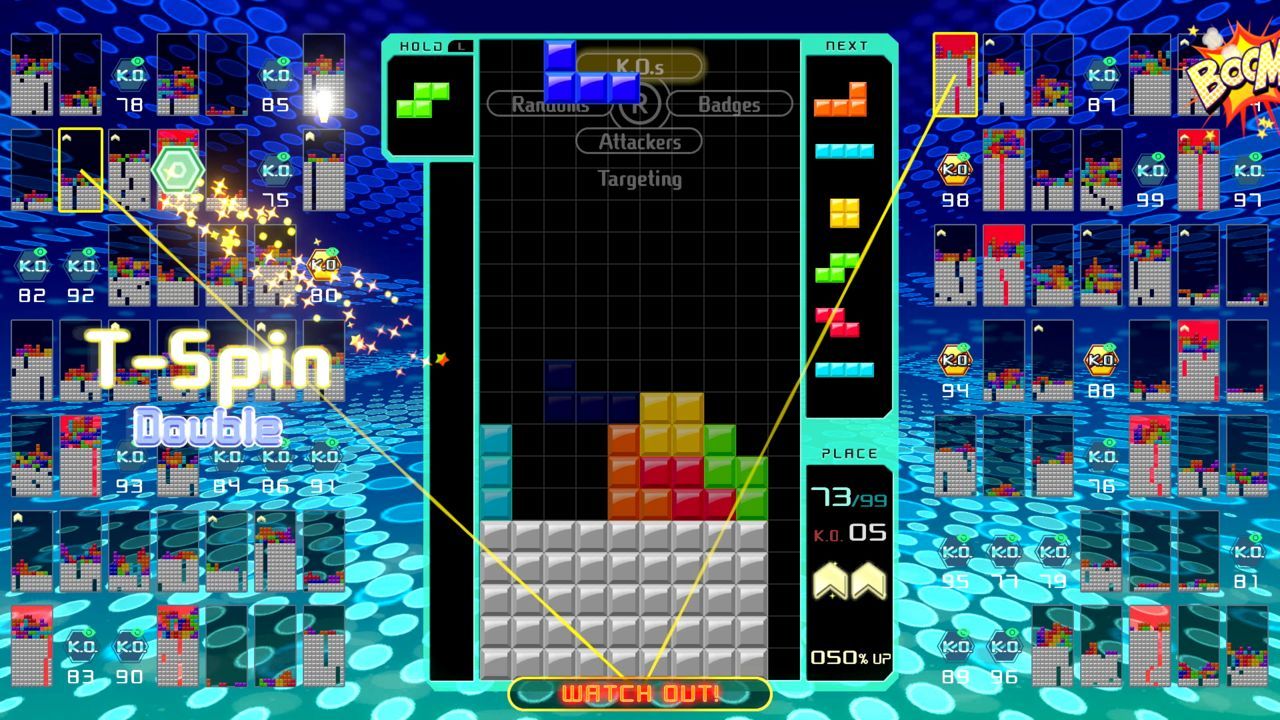Click the "Targeting" menu label
Viewport: 1280px width, 720px height.
tap(639, 179)
